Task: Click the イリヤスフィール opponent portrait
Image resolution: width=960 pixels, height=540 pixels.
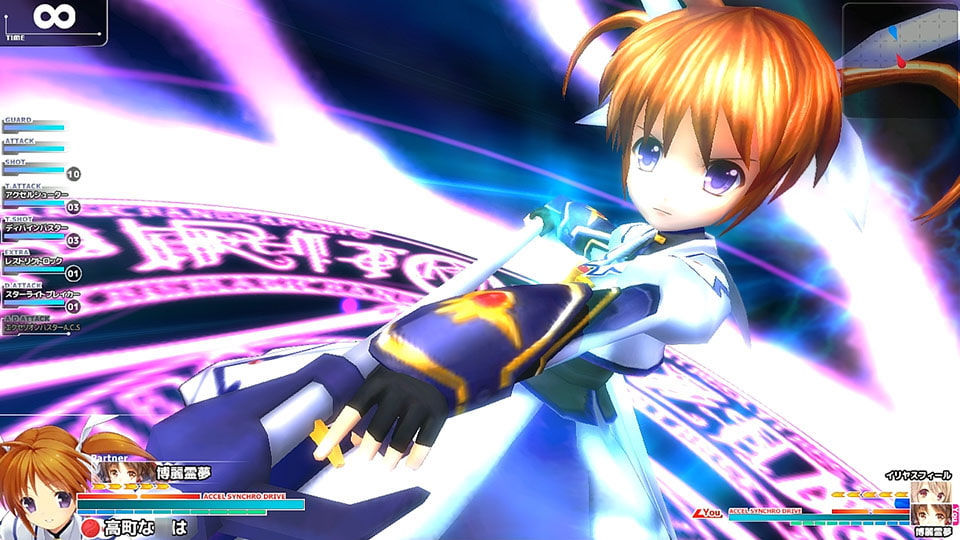Action: (927, 491)
